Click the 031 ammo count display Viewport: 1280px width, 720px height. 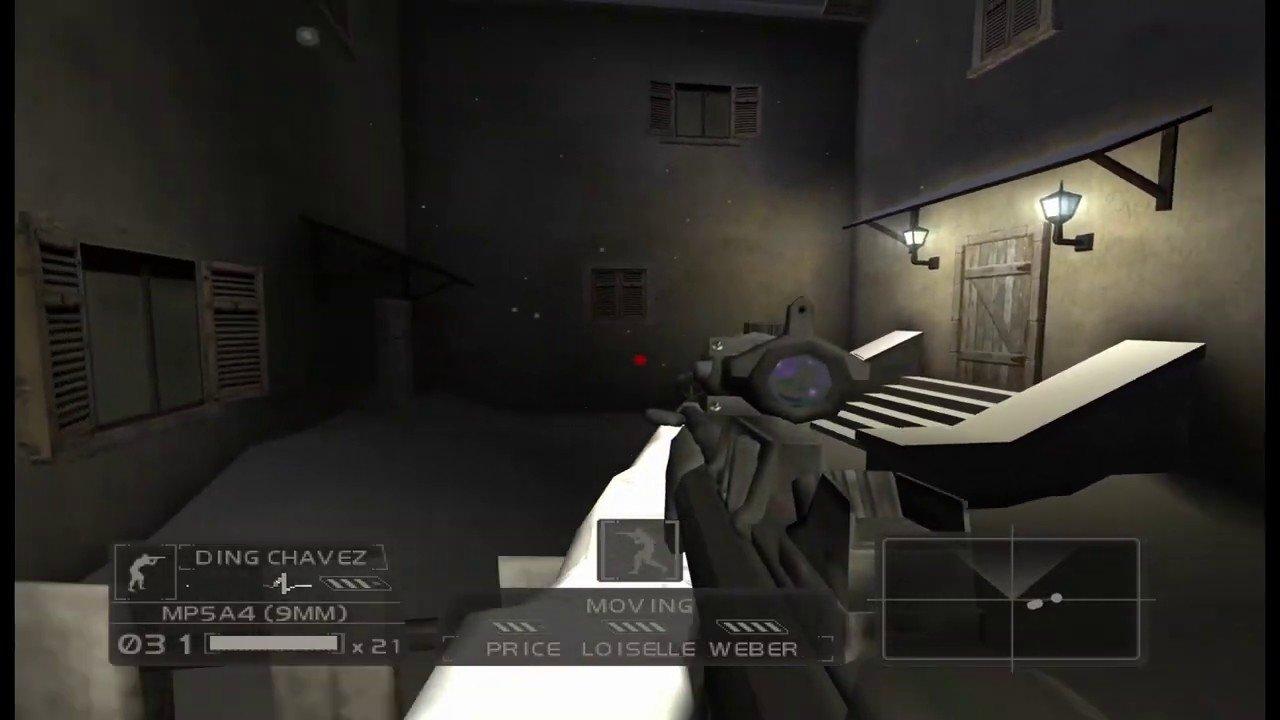155,645
